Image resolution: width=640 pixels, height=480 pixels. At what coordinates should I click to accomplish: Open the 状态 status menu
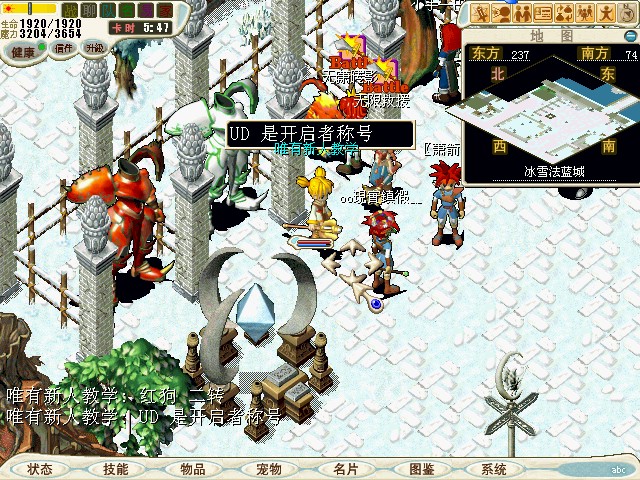pos(40,468)
